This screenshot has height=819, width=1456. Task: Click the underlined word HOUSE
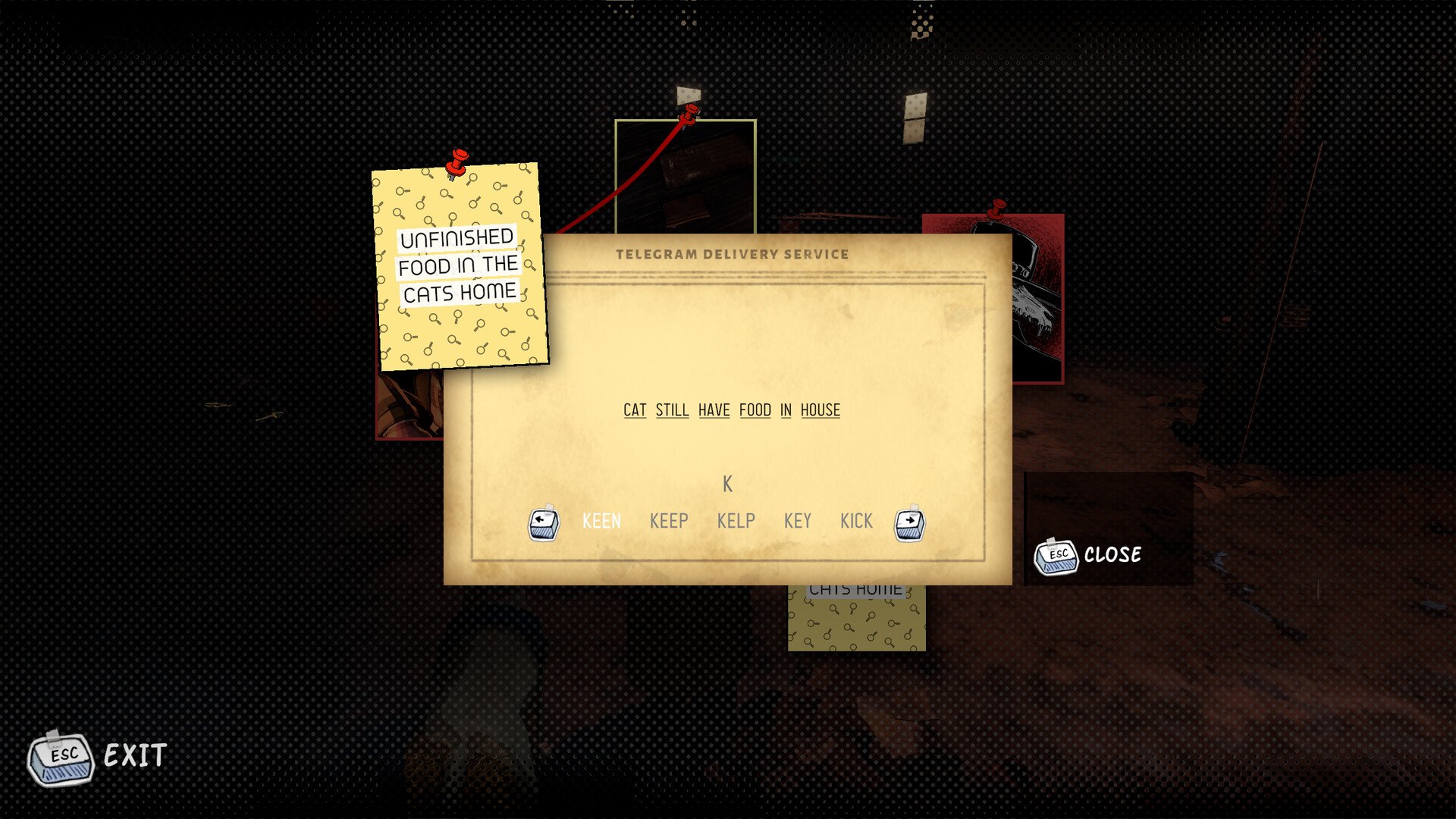[x=820, y=410]
